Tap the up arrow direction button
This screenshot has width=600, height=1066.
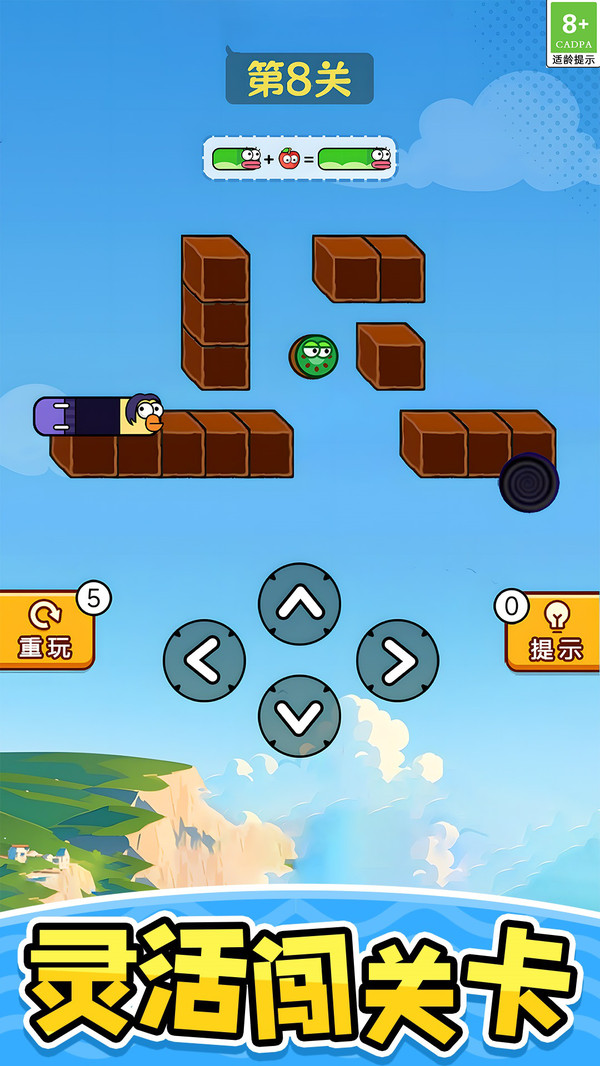tap(299, 604)
